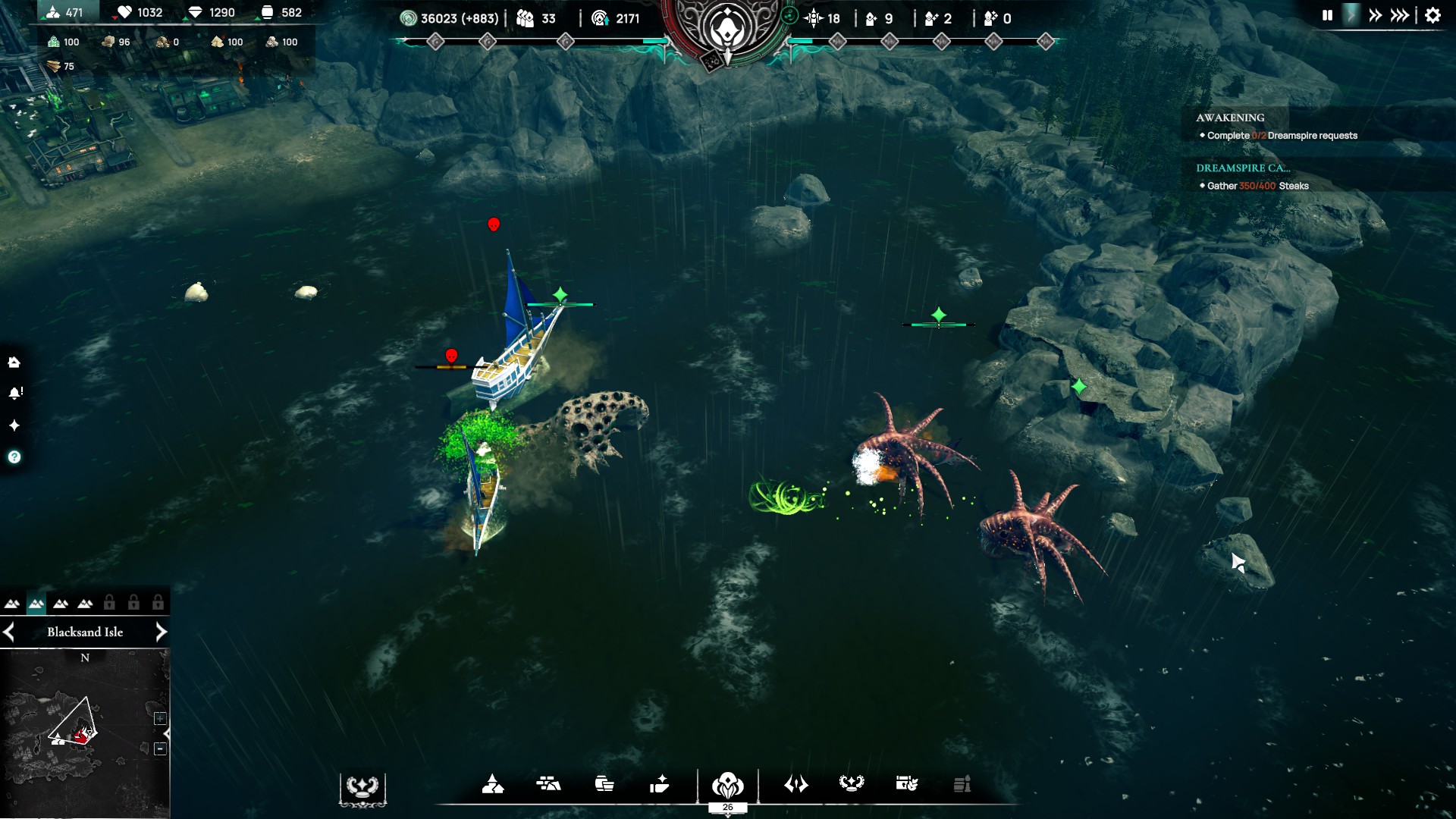Image resolution: width=1456 pixels, height=819 pixels.
Task: Zoom out the minimap with minus button
Action: (160, 748)
